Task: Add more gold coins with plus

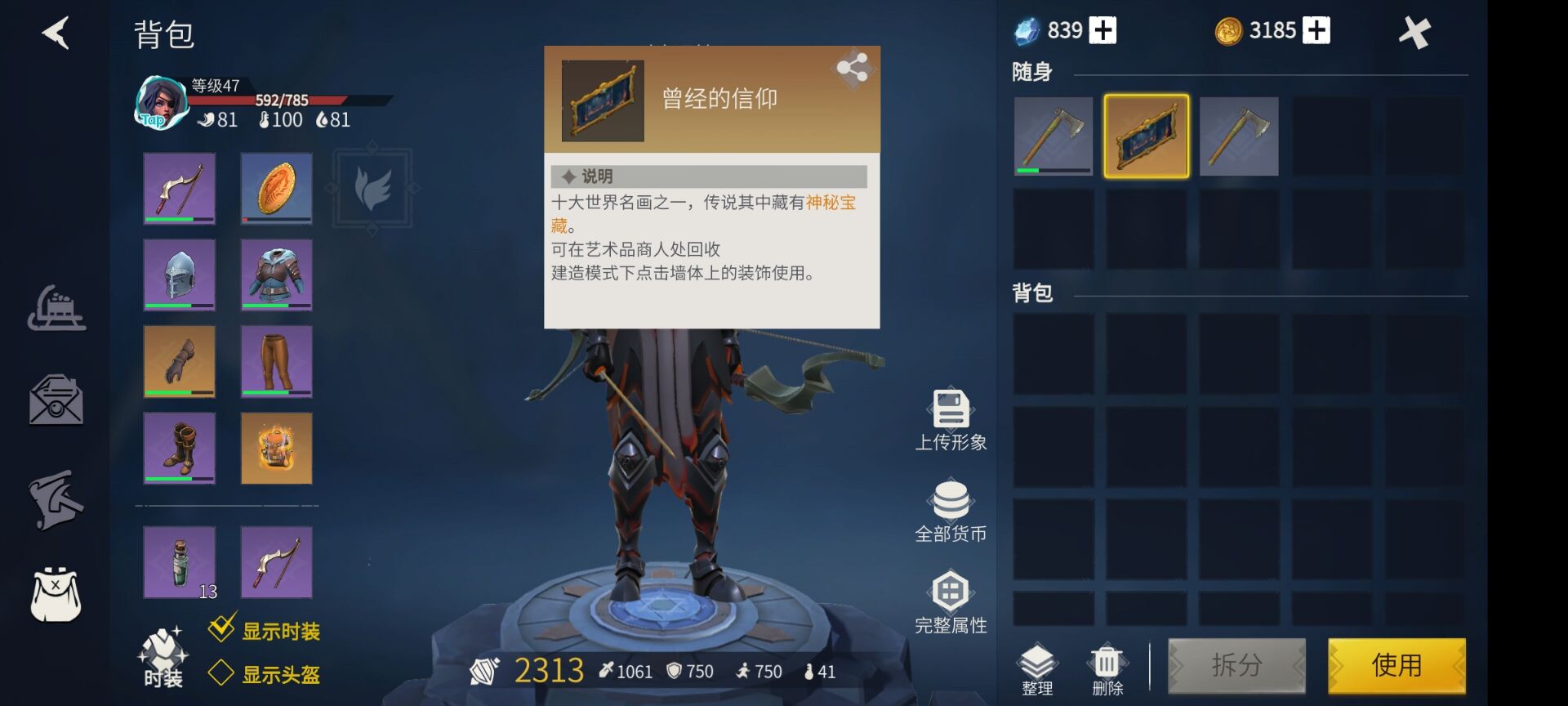Action: (1315, 30)
